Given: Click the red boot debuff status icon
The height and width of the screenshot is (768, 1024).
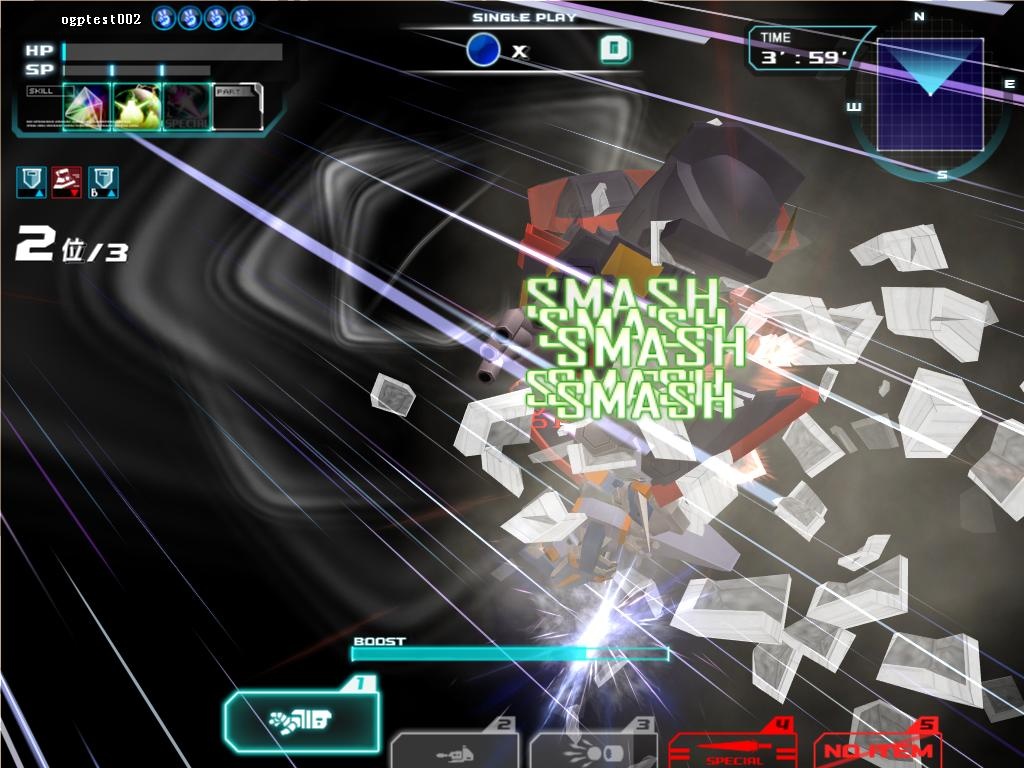Looking at the screenshot, I should tap(66, 181).
